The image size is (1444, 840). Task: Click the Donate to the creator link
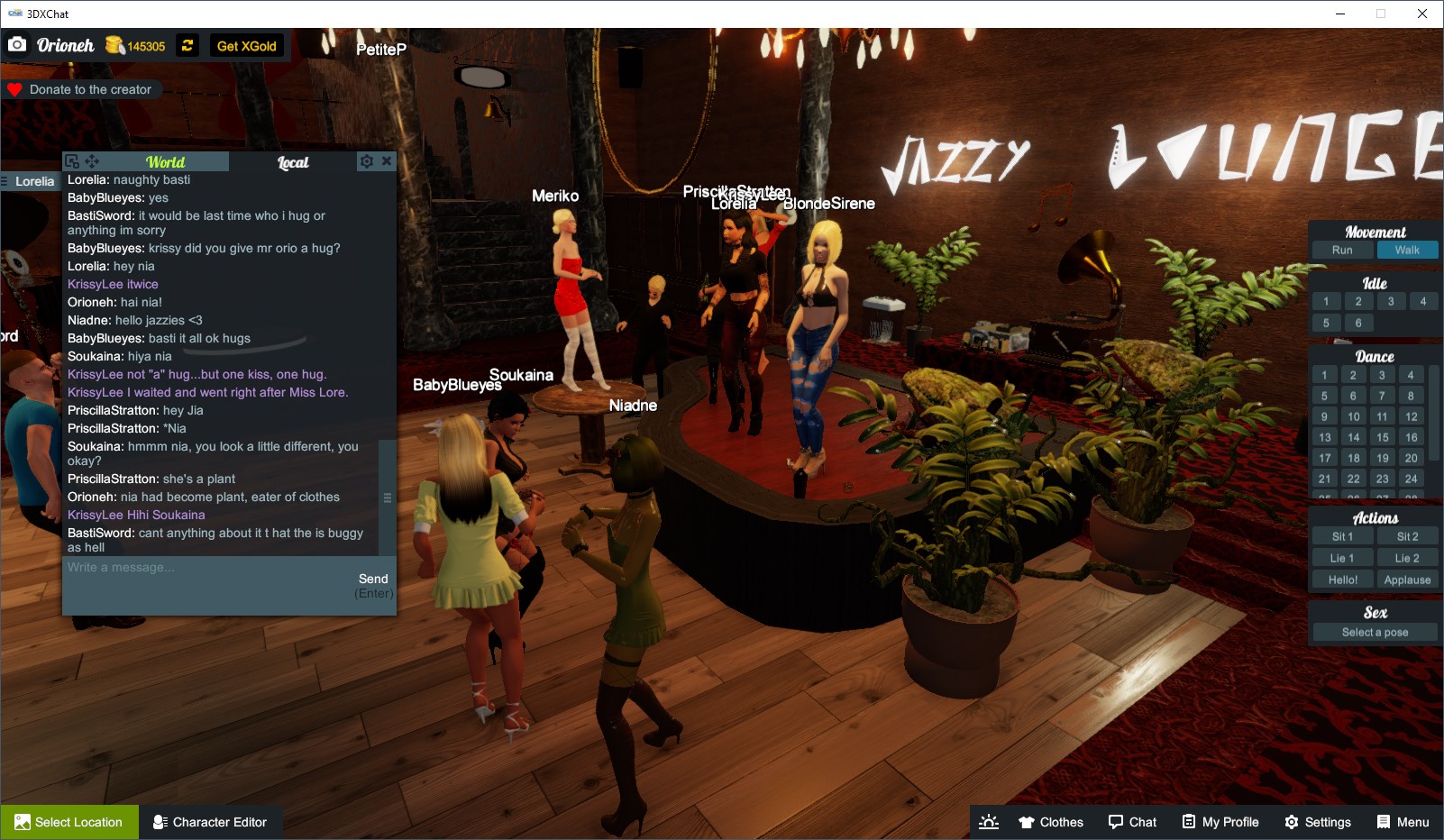(x=90, y=89)
